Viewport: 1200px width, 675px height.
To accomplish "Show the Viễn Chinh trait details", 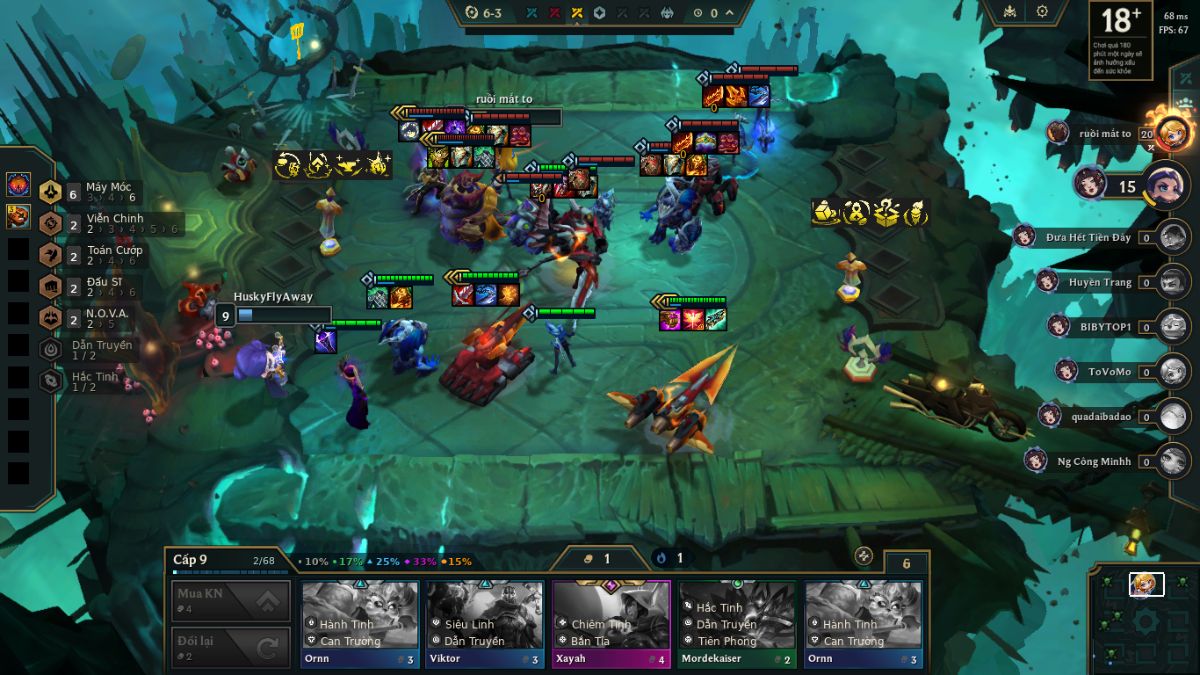I will [x=98, y=224].
